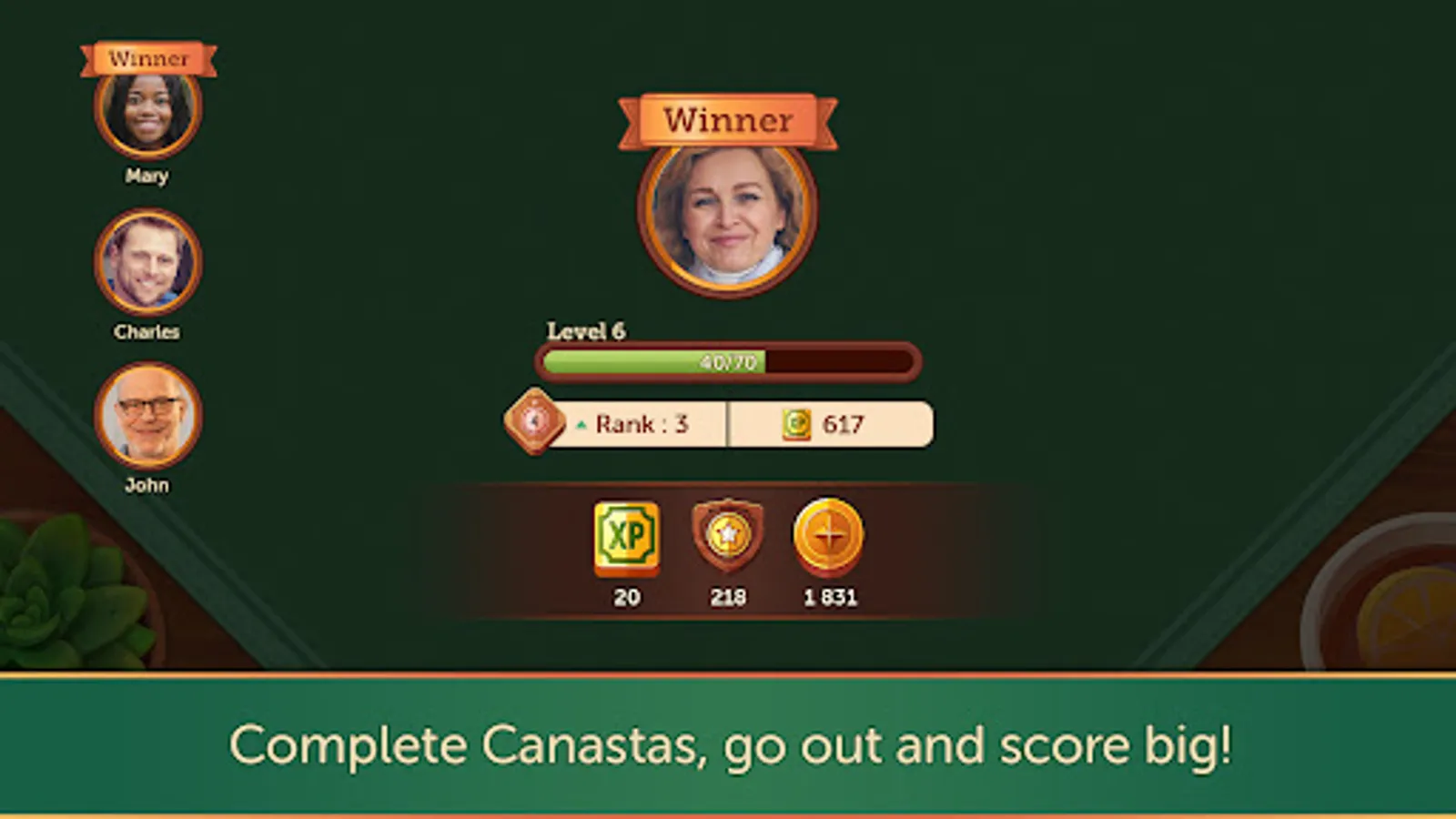
Task: Click the 218 badge count
Action: (731, 596)
